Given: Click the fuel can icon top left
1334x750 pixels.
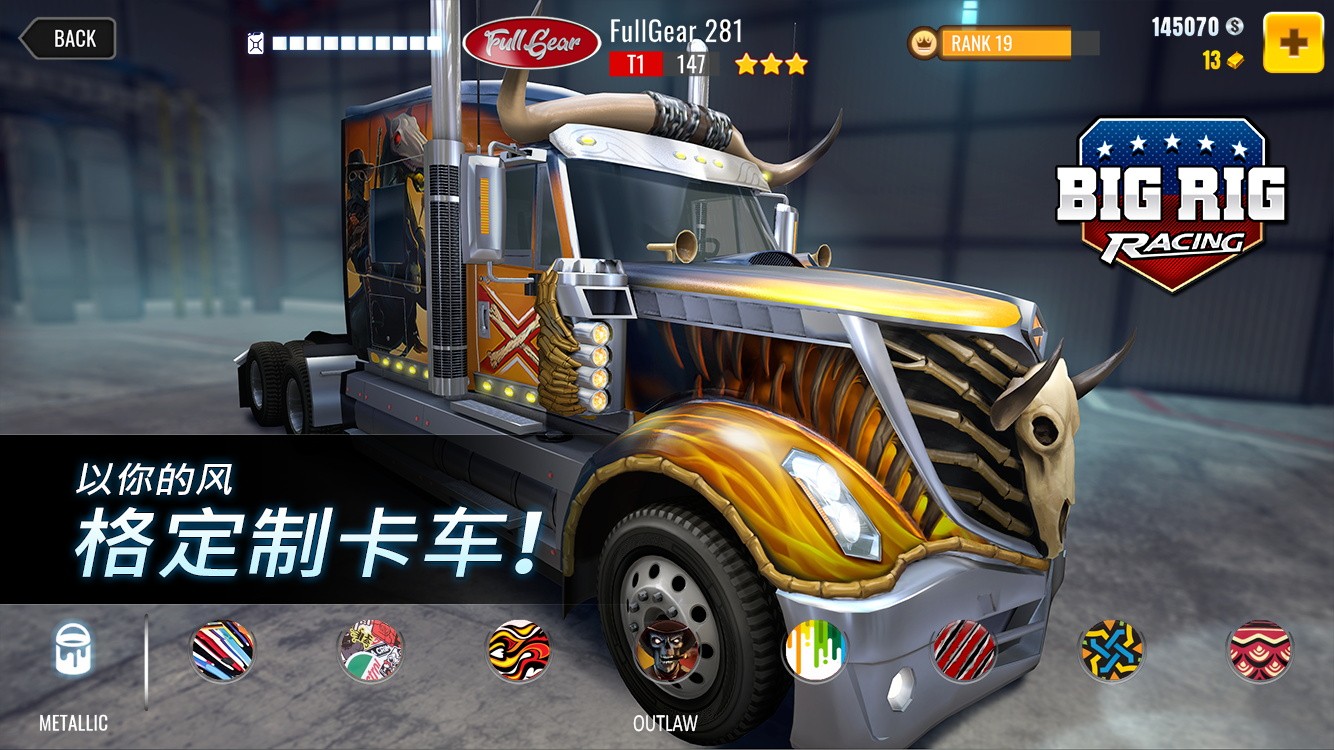Looking at the screenshot, I should pos(254,42).
